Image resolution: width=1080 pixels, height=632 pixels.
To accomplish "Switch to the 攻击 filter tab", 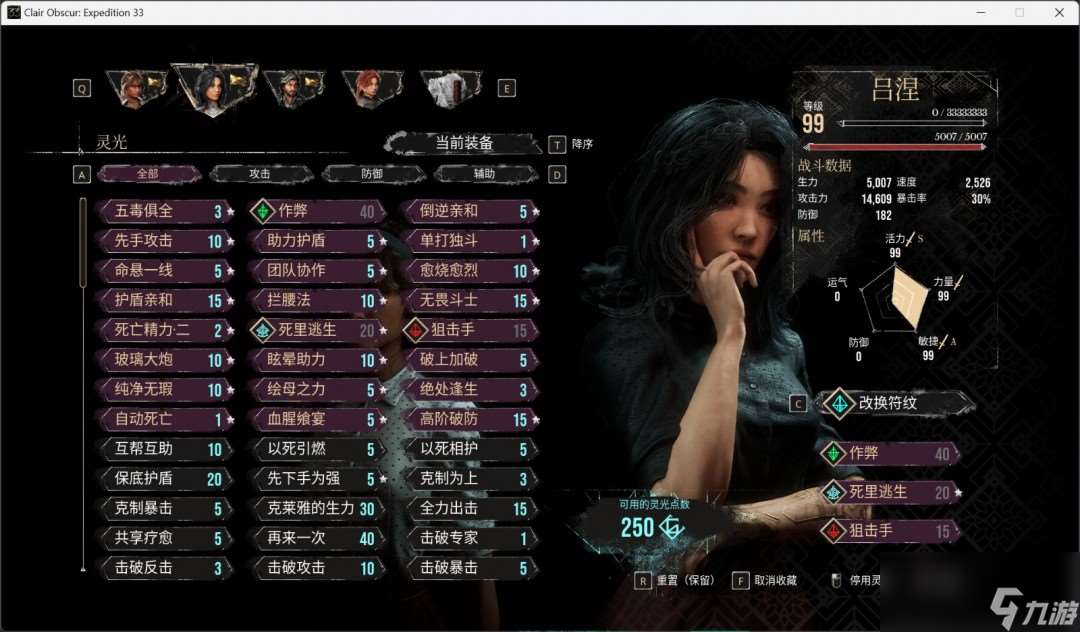I will (260, 174).
